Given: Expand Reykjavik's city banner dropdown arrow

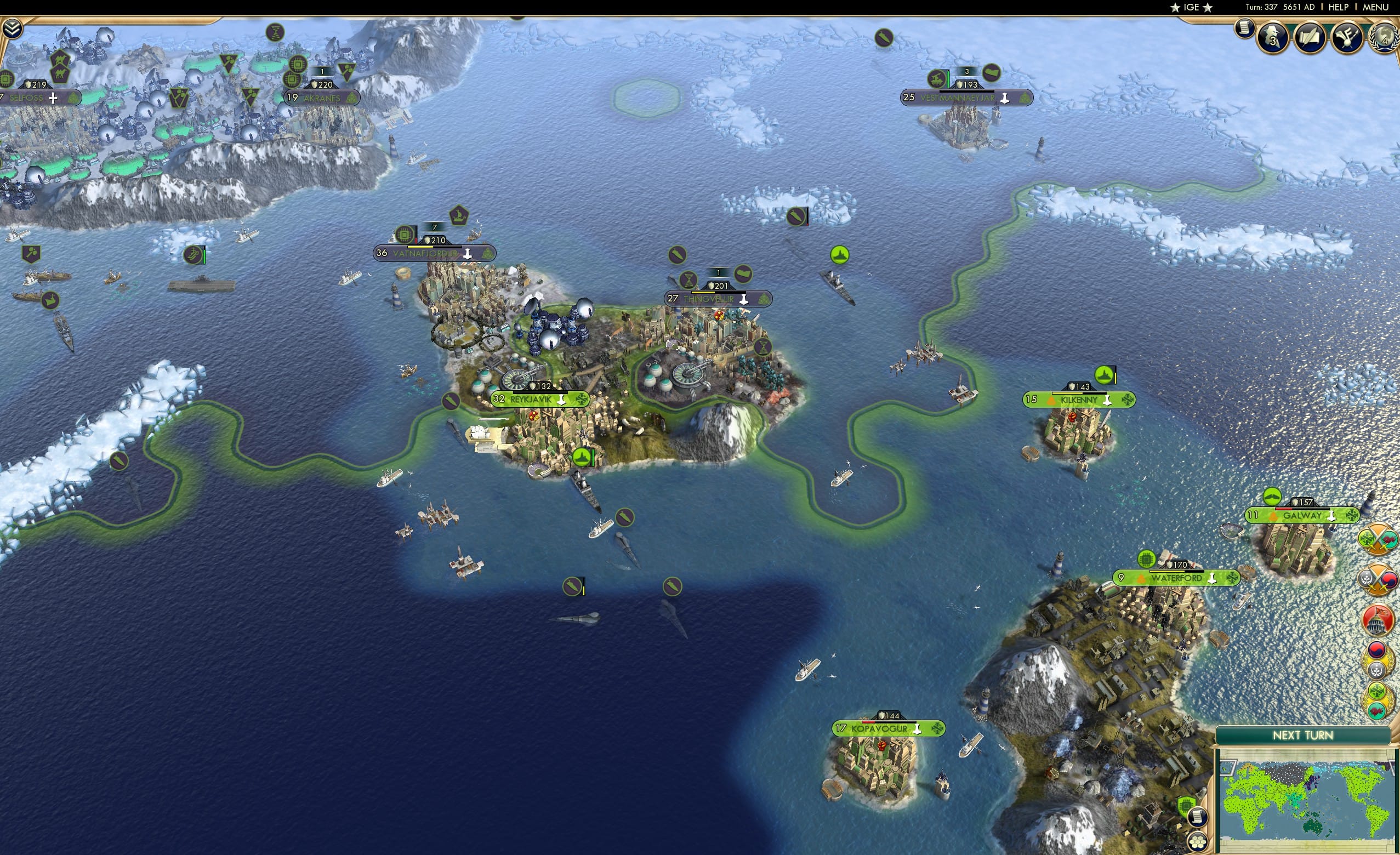Looking at the screenshot, I should (561, 401).
